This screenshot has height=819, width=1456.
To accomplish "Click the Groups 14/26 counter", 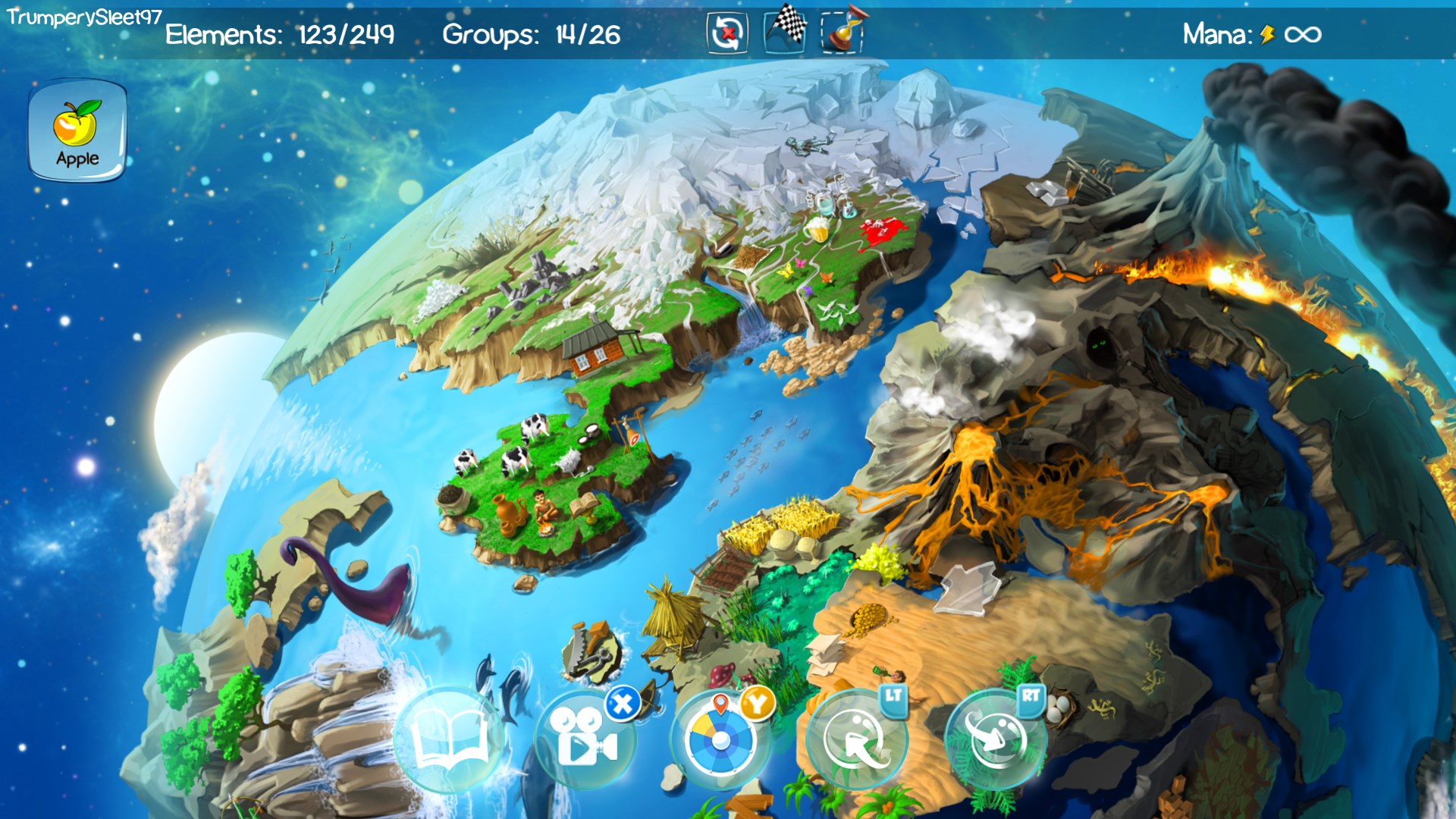I will (531, 34).
